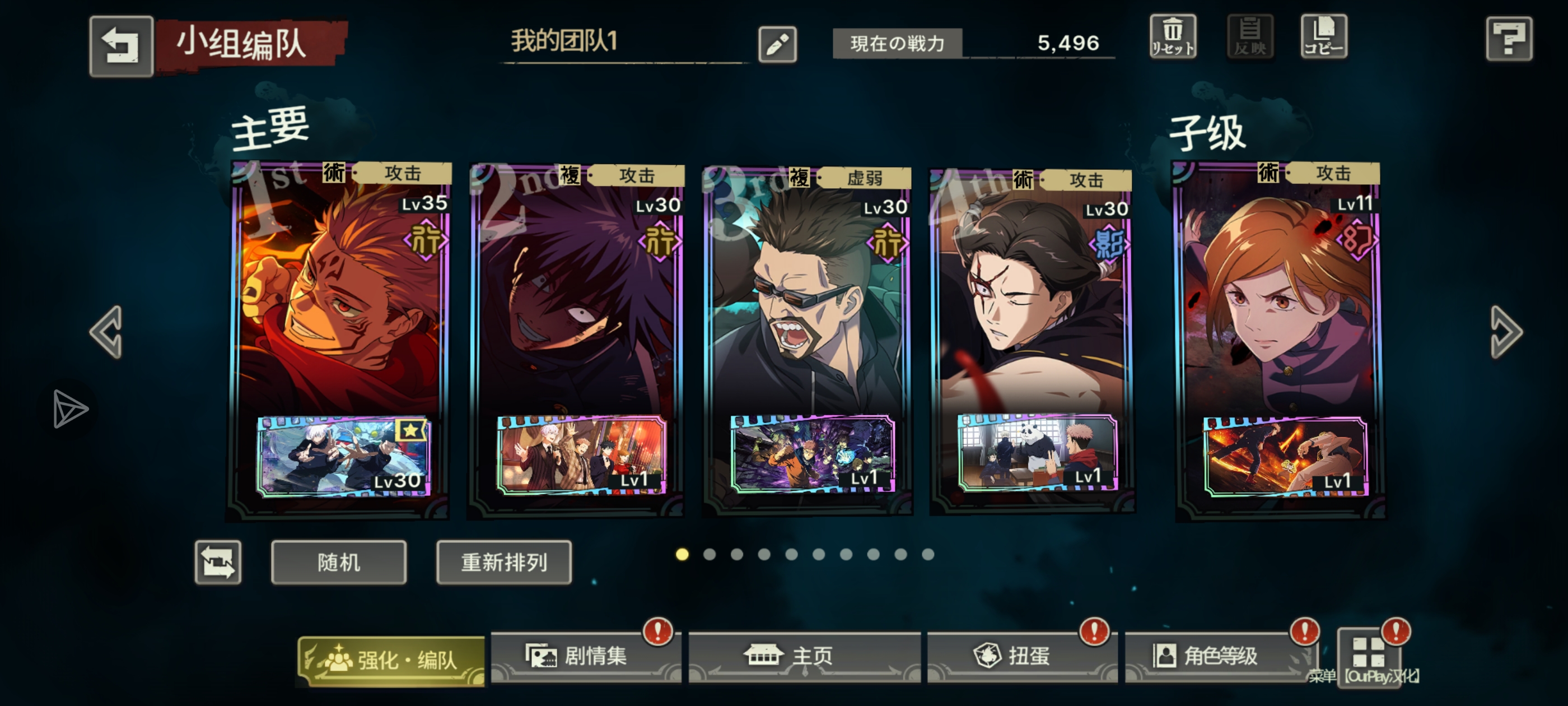Tap the コピー copy icon
Screen dimensions: 1568x706
pyautogui.click(x=1324, y=36)
